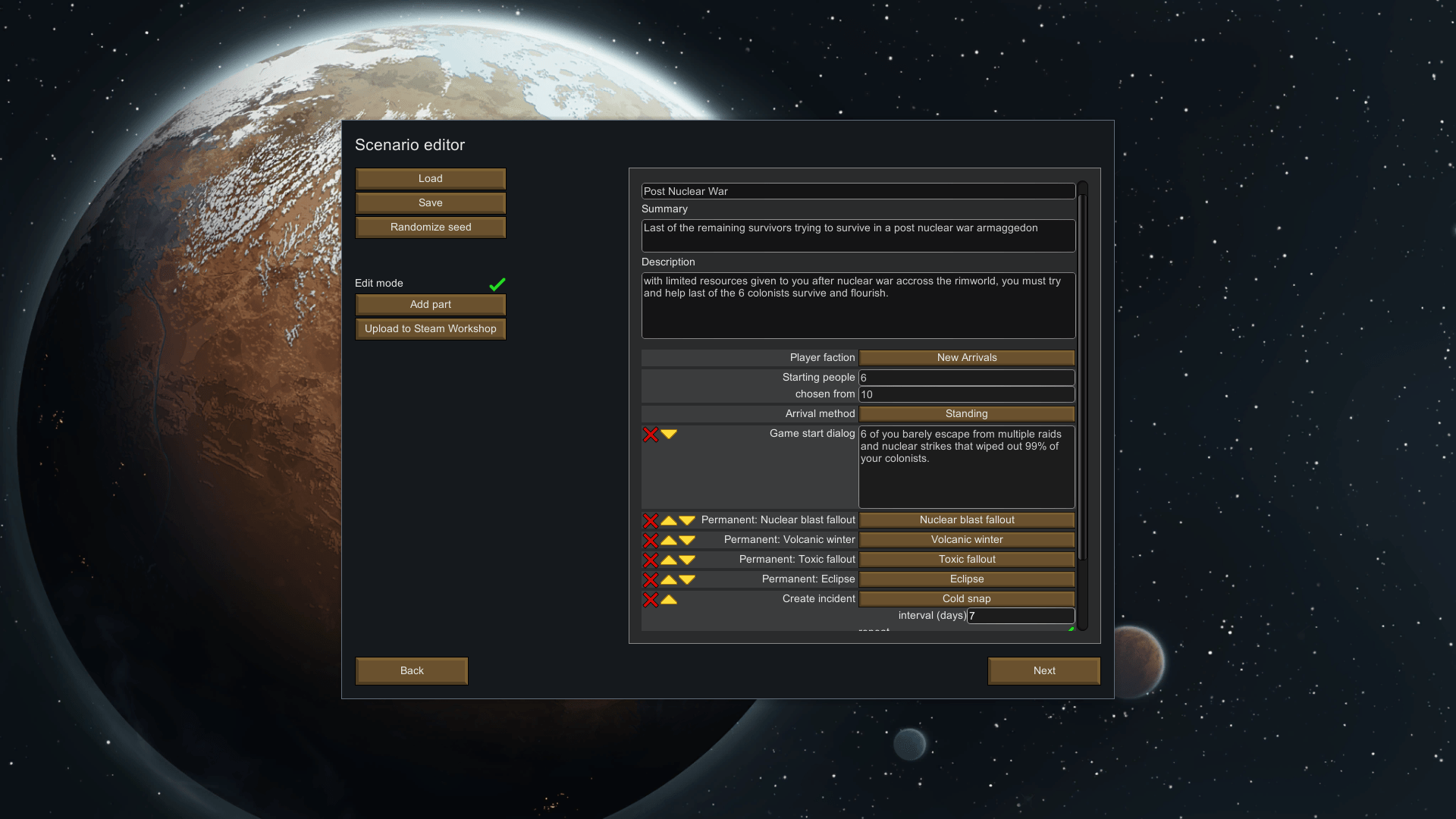Delete the Permanent: Toxic fallout part

click(x=651, y=560)
